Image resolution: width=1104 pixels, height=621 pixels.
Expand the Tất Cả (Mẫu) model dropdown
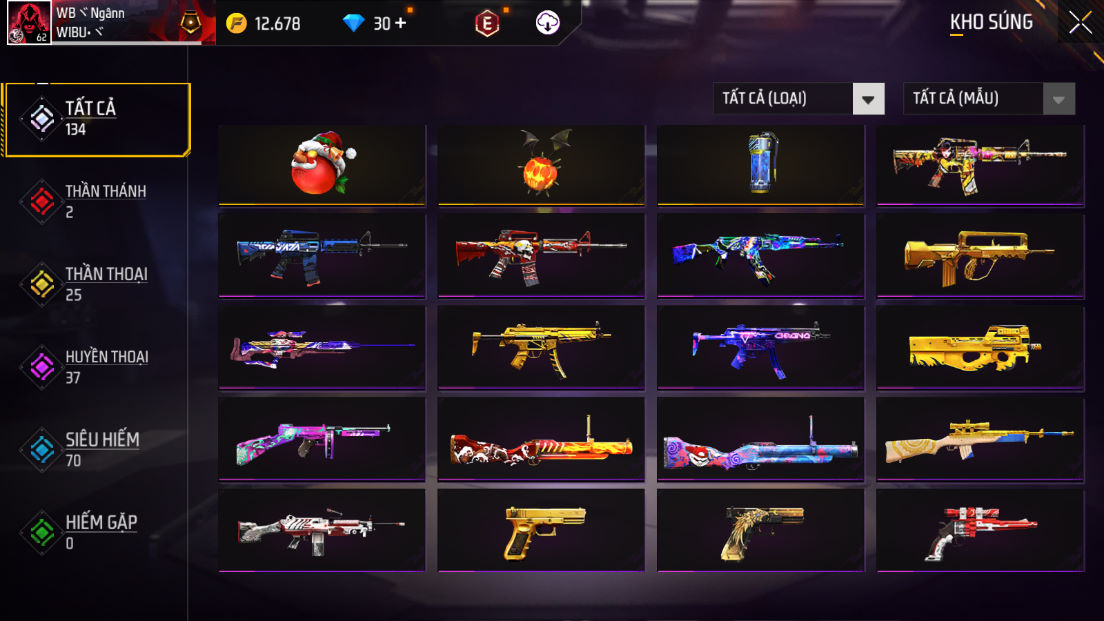(988, 98)
